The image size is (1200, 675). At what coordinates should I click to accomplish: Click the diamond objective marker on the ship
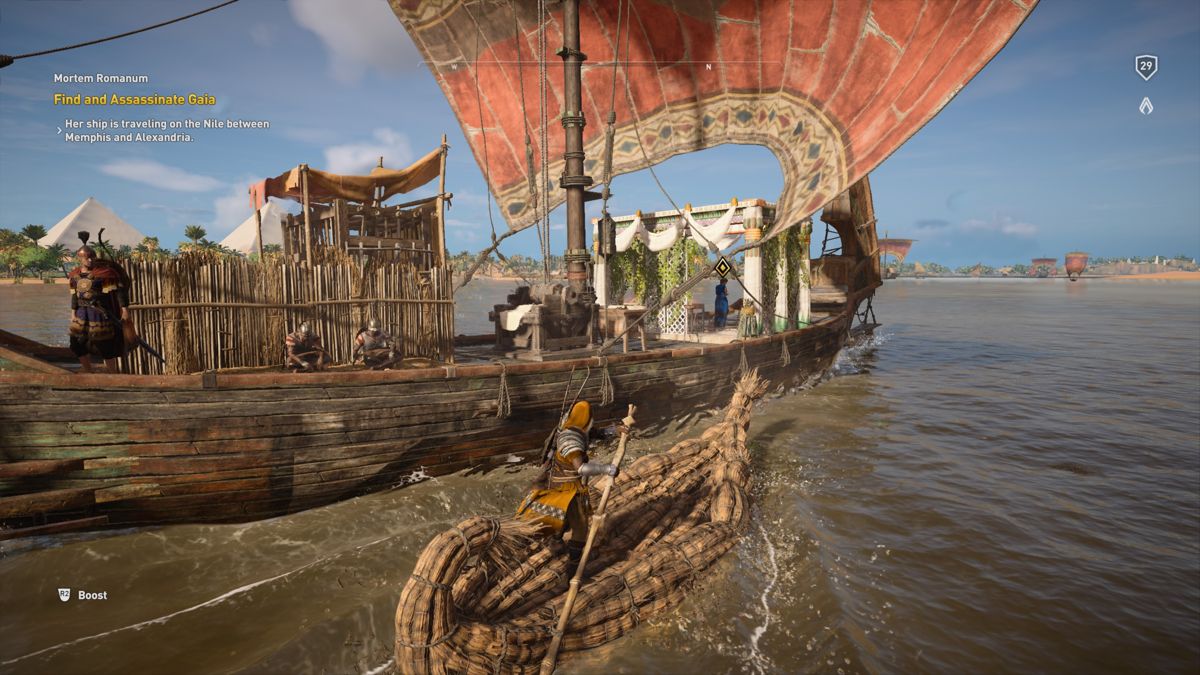(x=722, y=266)
